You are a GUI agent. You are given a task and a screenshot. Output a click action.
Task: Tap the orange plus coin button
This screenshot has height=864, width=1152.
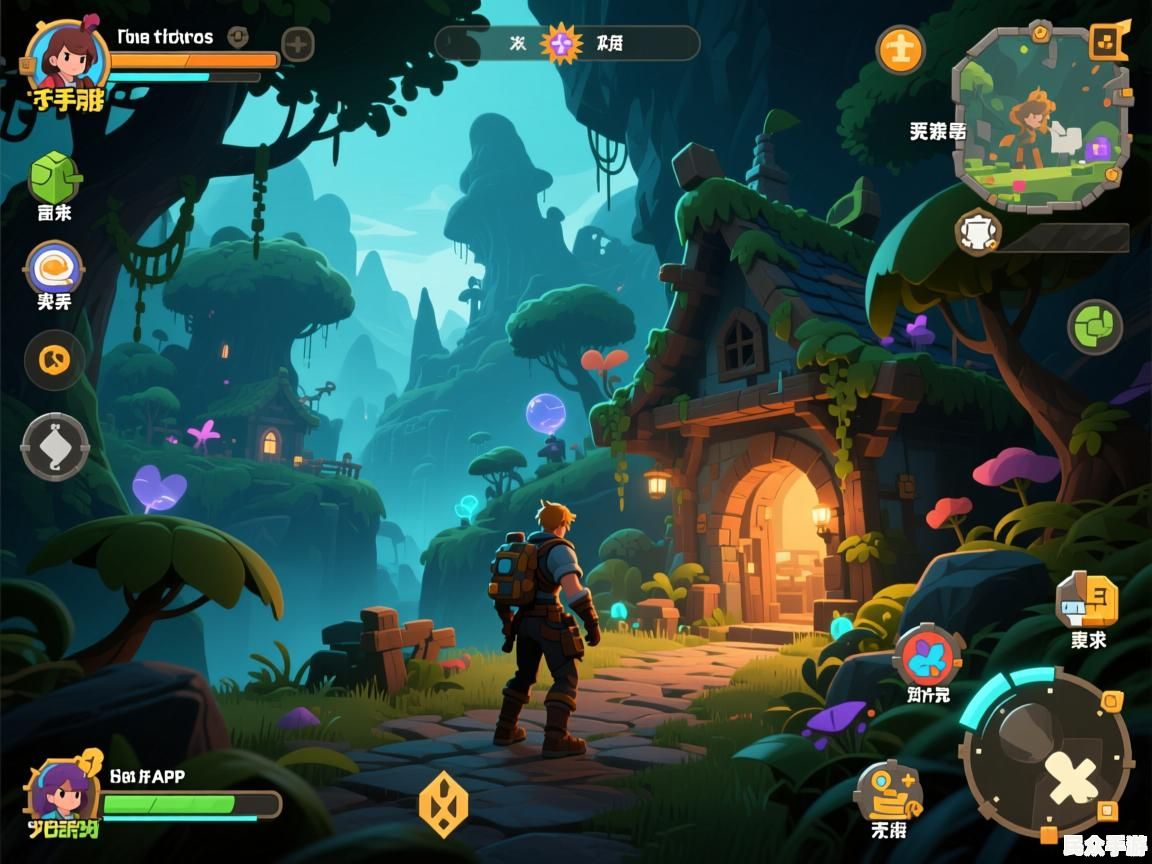[x=900, y=49]
